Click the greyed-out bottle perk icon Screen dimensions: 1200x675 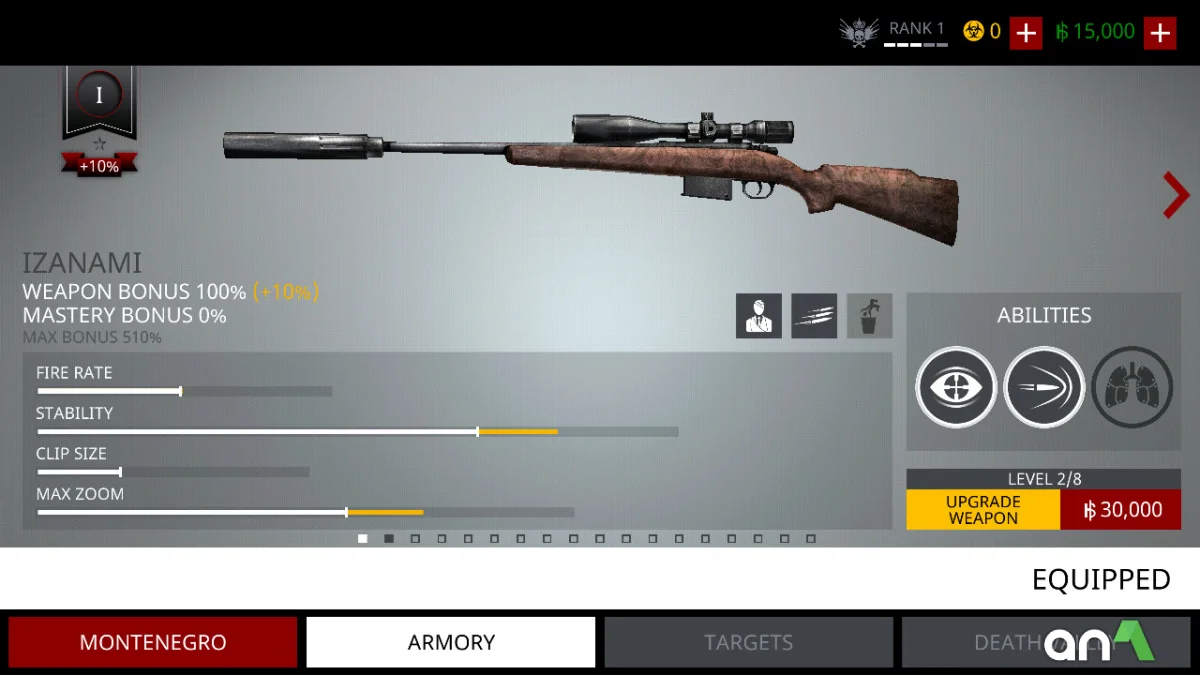[869, 316]
